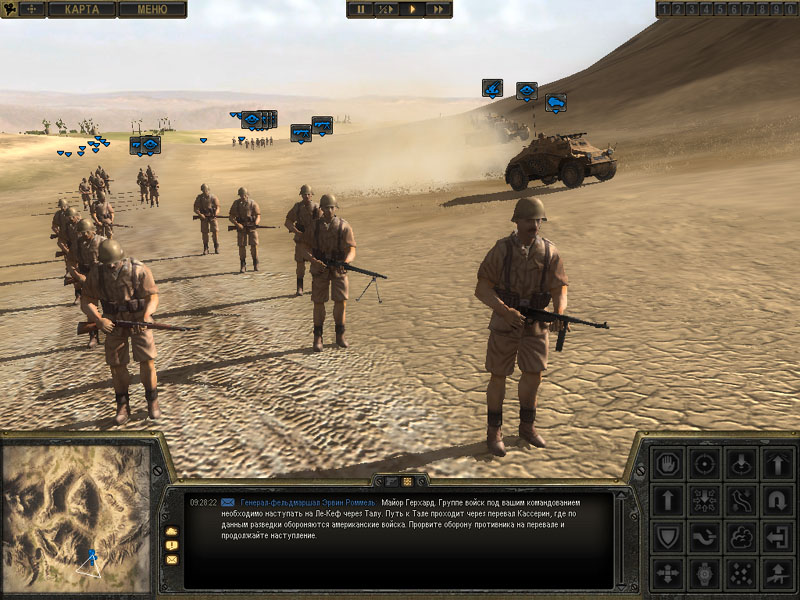This screenshot has width=800, height=600.
Task: Click the scattered diamonds formation command
Action: [x=741, y=574]
